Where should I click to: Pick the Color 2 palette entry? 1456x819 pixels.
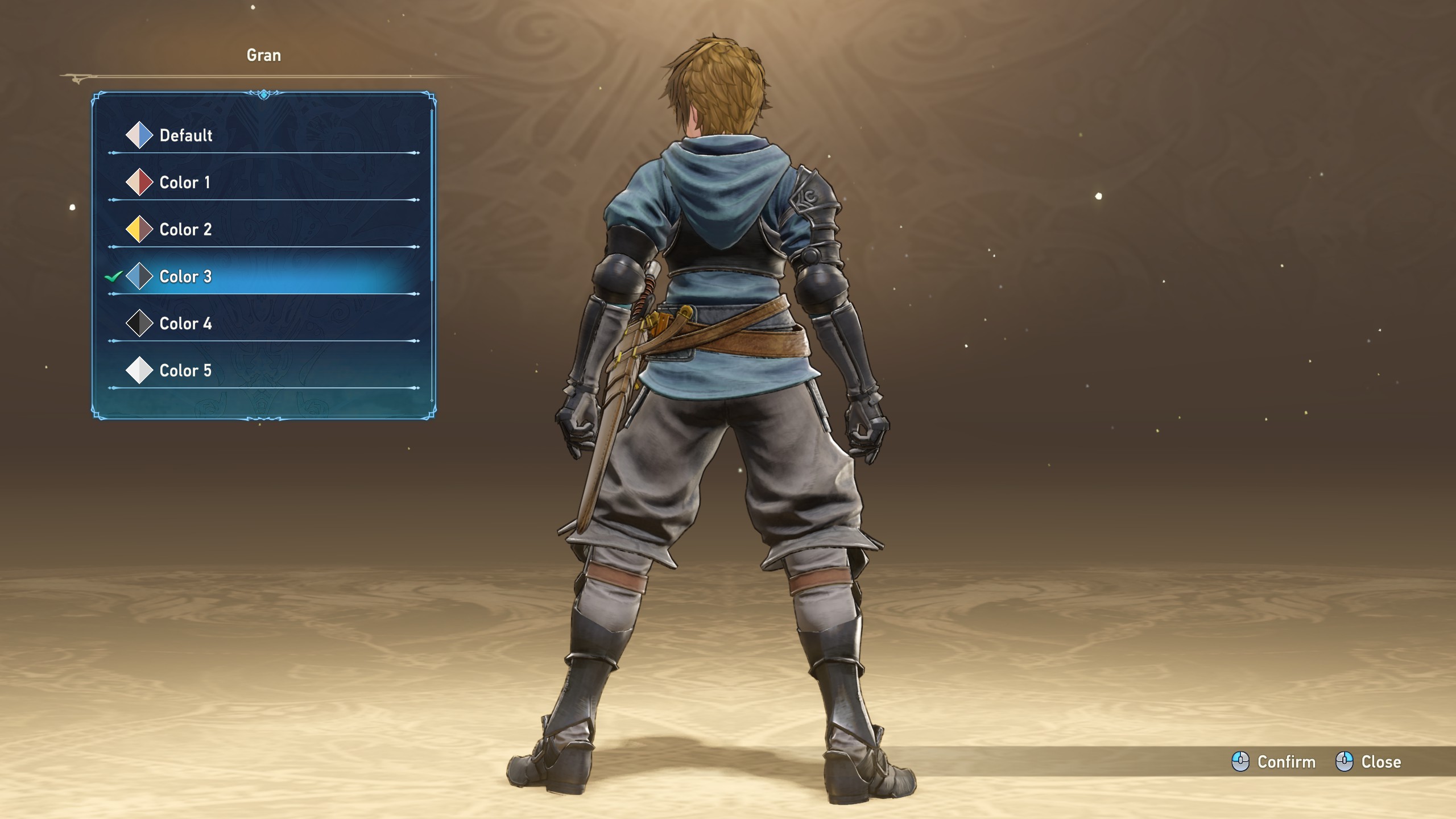tap(185, 230)
